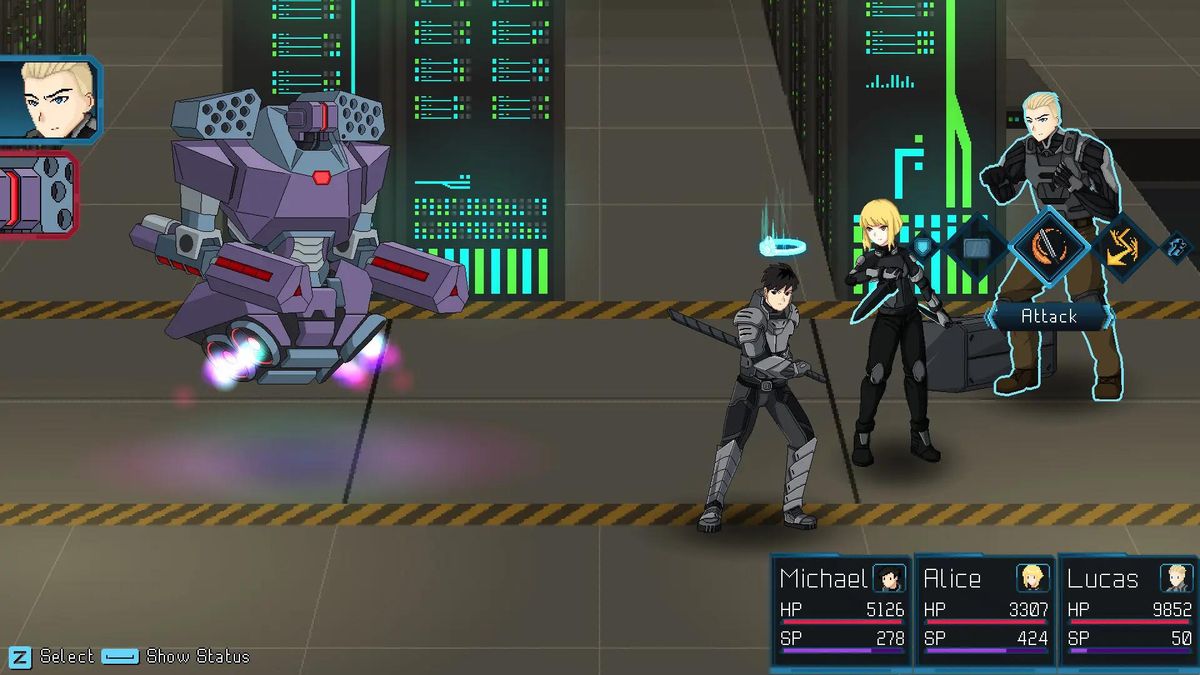Choose the small blue running figure icon
1200x675 pixels.
(x=1177, y=245)
